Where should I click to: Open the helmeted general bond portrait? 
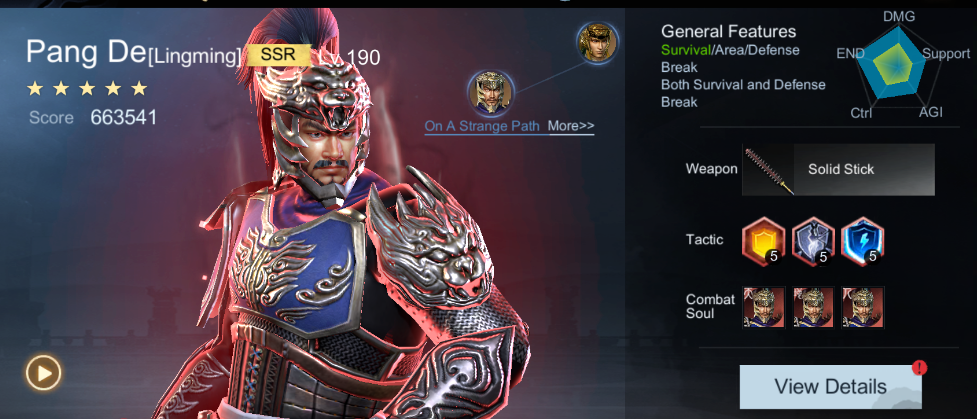coord(491,92)
